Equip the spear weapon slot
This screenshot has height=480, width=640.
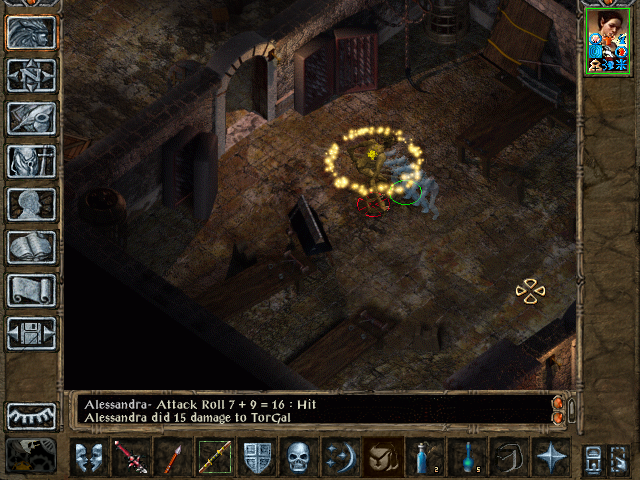(x=171, y=458)
